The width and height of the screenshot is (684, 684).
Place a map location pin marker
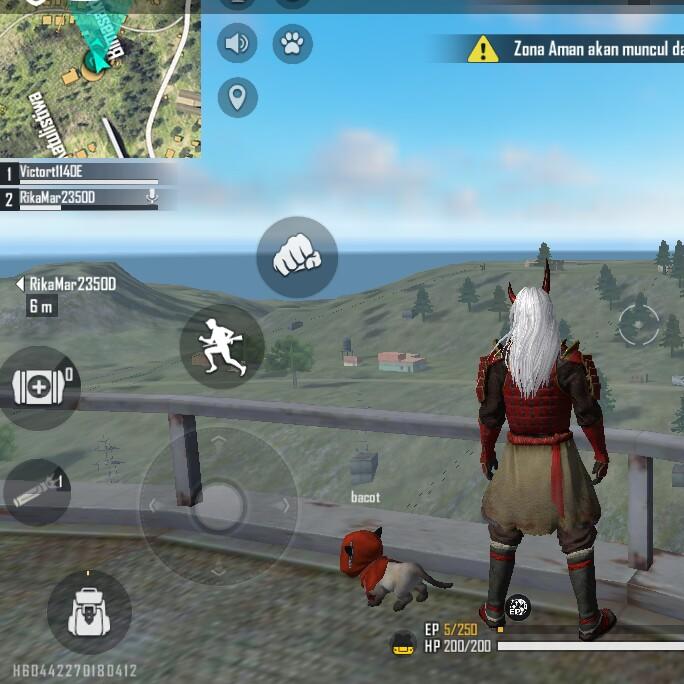pyautogui.click(x=237, y=98)
